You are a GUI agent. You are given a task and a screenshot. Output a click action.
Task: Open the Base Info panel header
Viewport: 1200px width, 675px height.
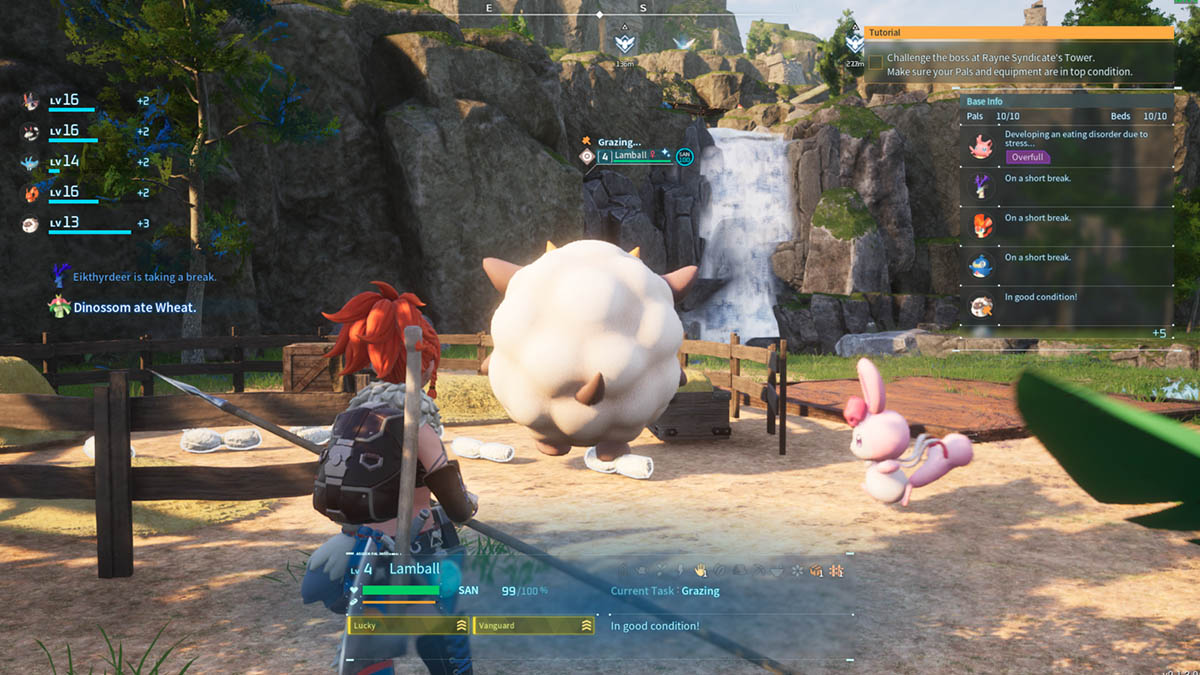pyautogui.click(x=1066, y=101)
